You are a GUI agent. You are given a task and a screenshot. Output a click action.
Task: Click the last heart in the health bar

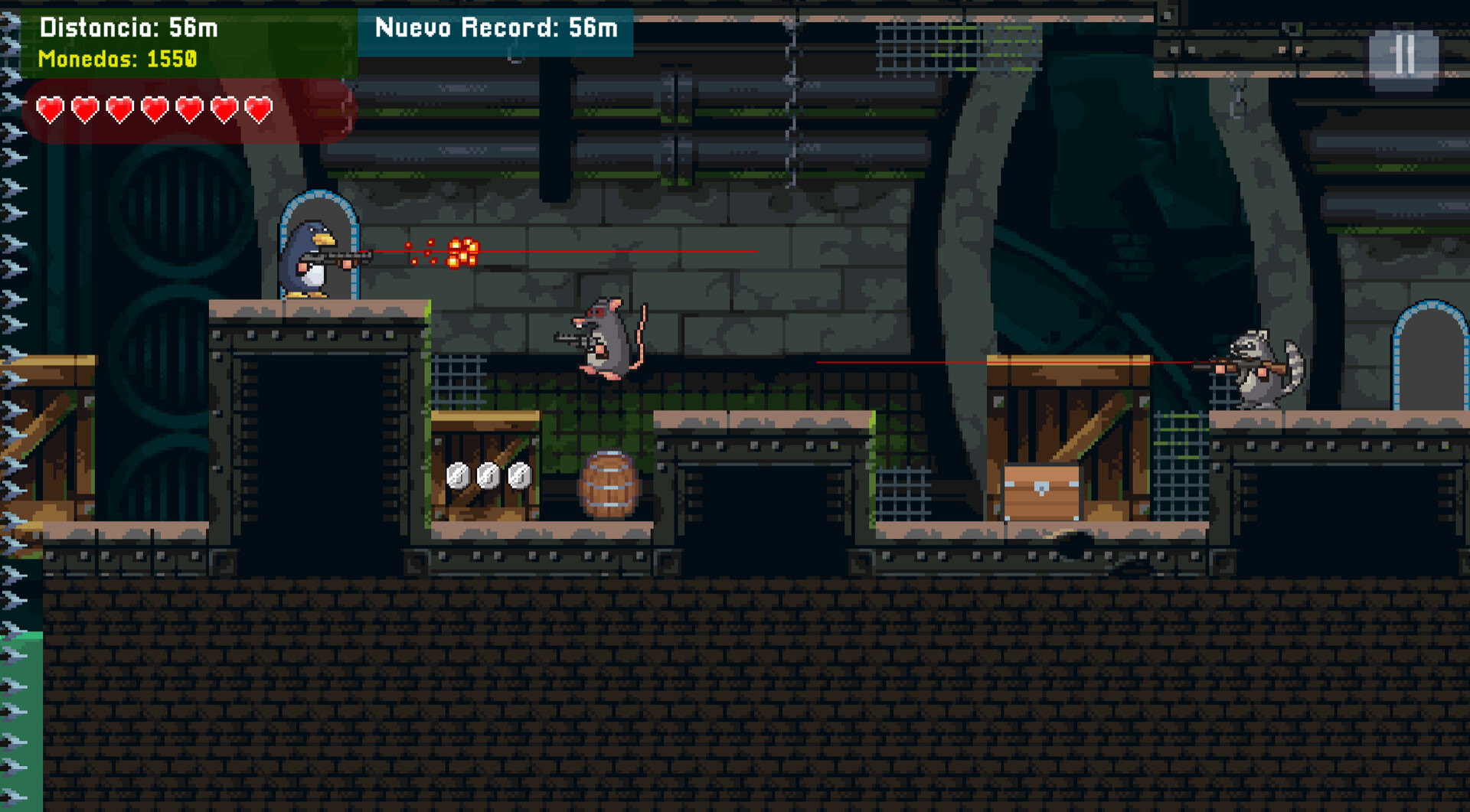(258, 109)
